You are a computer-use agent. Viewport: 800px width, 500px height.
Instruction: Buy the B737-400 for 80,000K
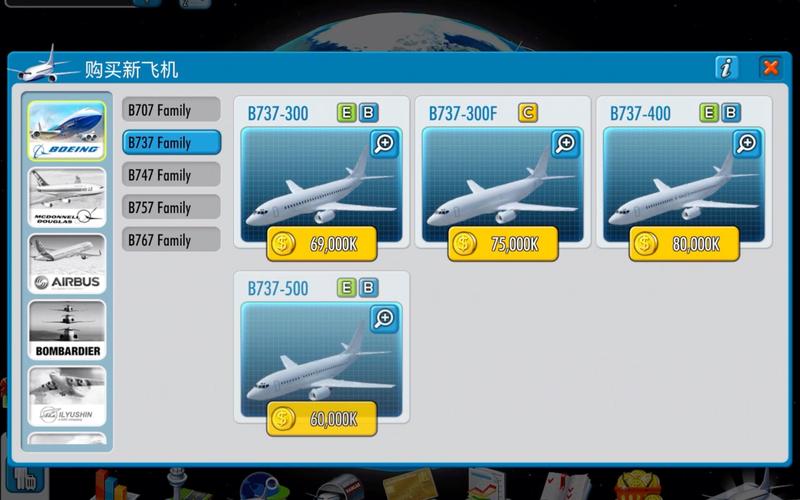[x=684, y=243]
